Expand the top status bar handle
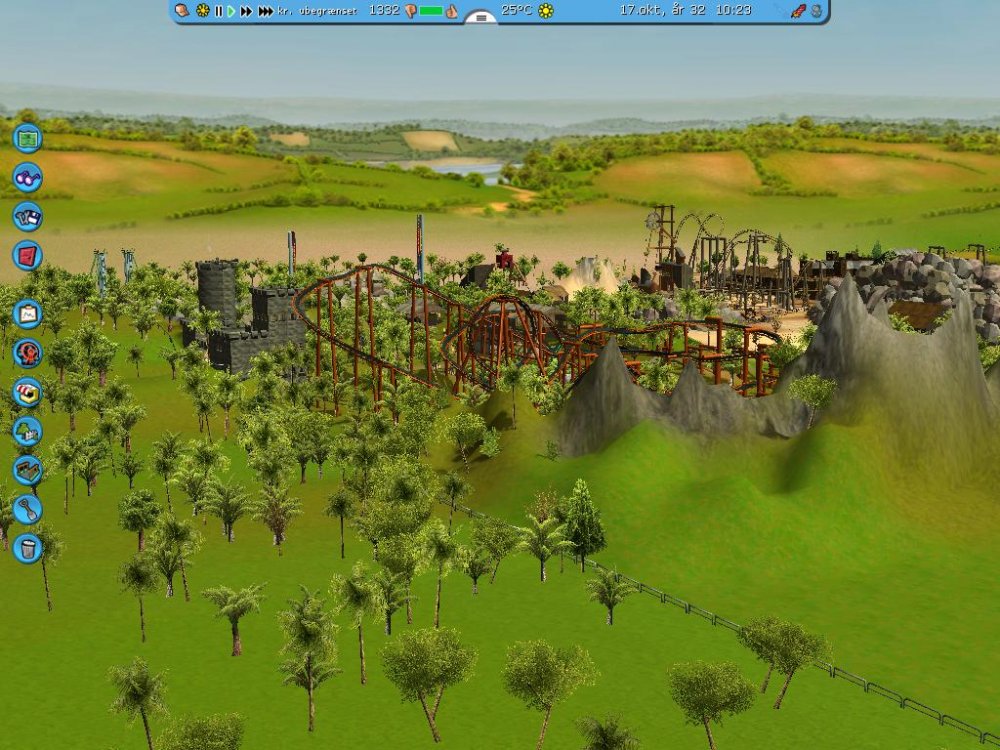 tap(481, 18)
